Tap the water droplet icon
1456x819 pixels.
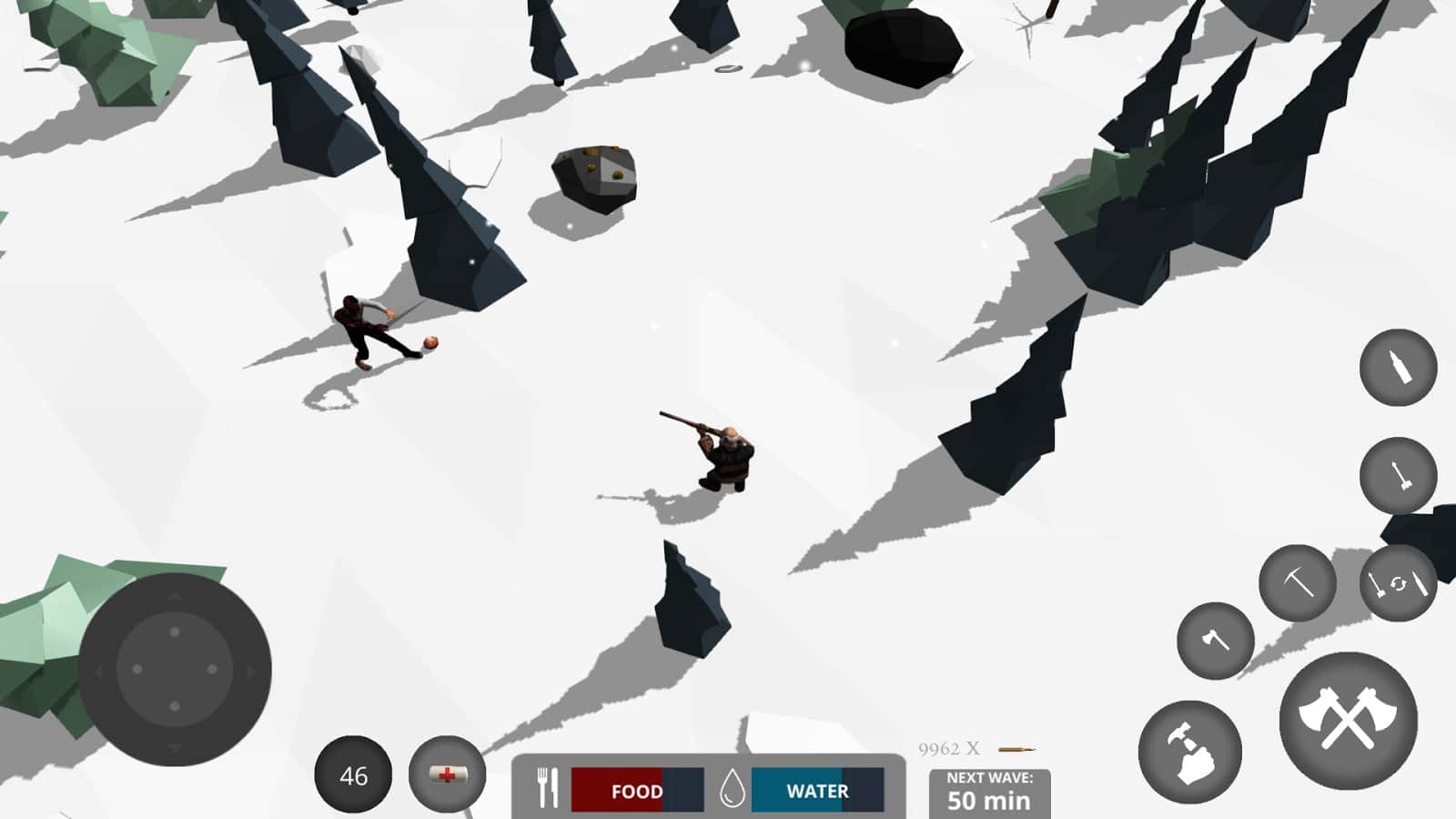point(734,788)
